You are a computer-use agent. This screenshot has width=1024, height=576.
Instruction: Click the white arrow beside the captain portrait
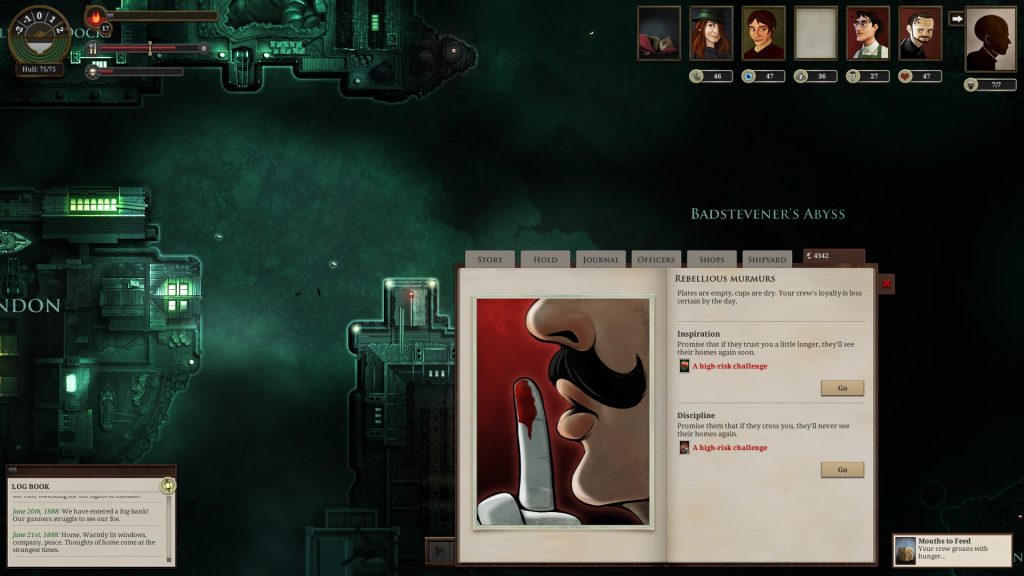click(956, 18)
